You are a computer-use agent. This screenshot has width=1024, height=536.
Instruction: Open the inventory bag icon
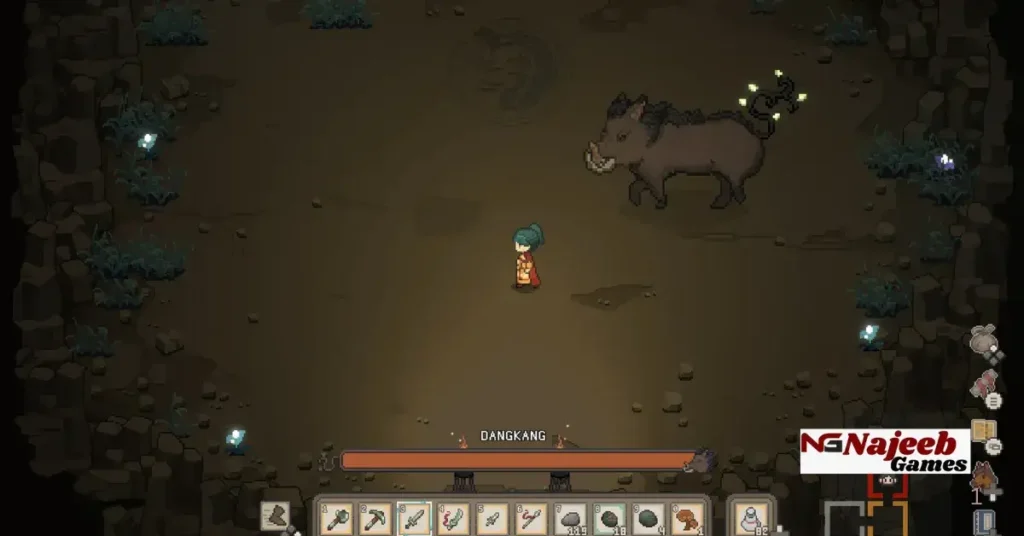[x=983, y=341]
